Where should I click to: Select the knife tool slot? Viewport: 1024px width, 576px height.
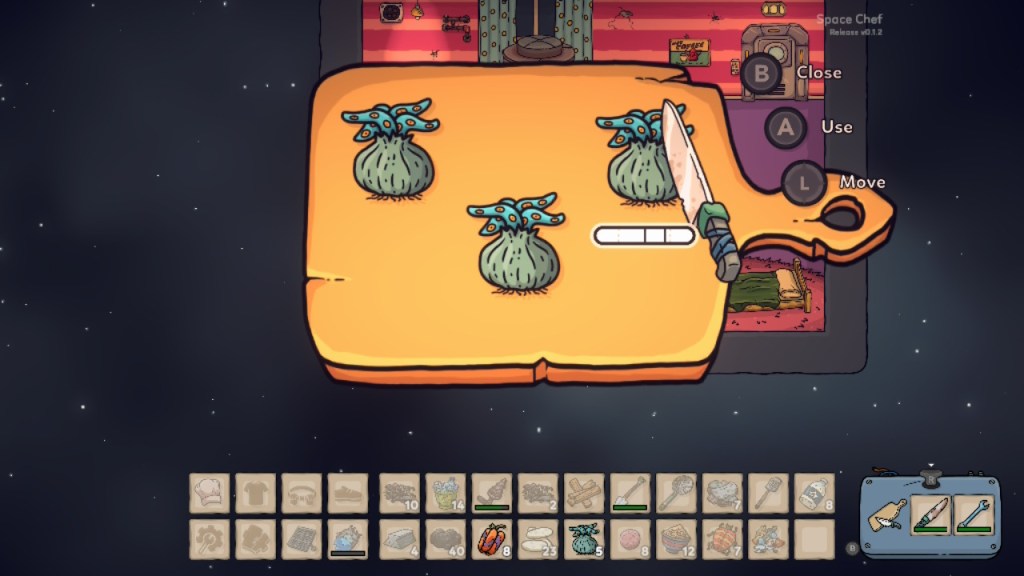tap(930, 516)
